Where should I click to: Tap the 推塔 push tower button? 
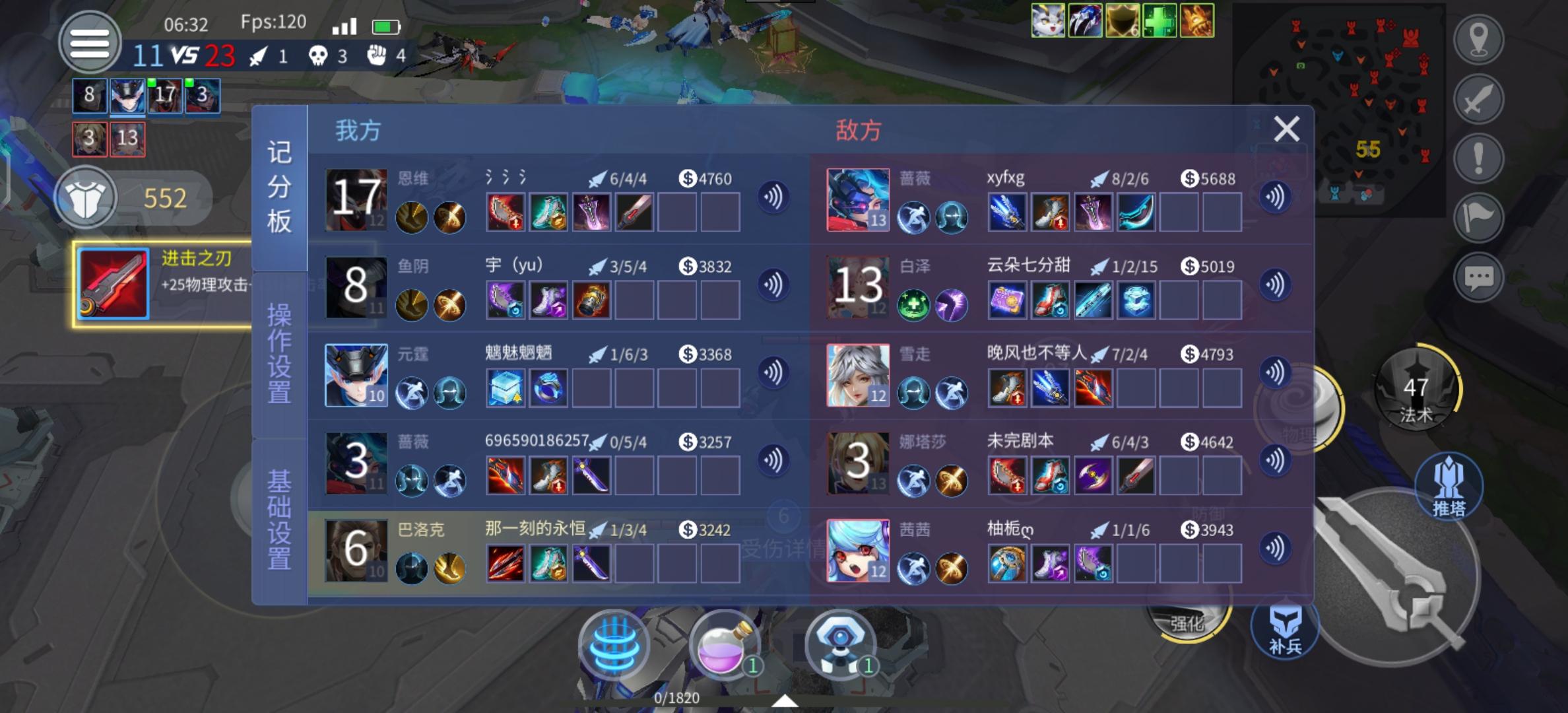click(1449, 487)
